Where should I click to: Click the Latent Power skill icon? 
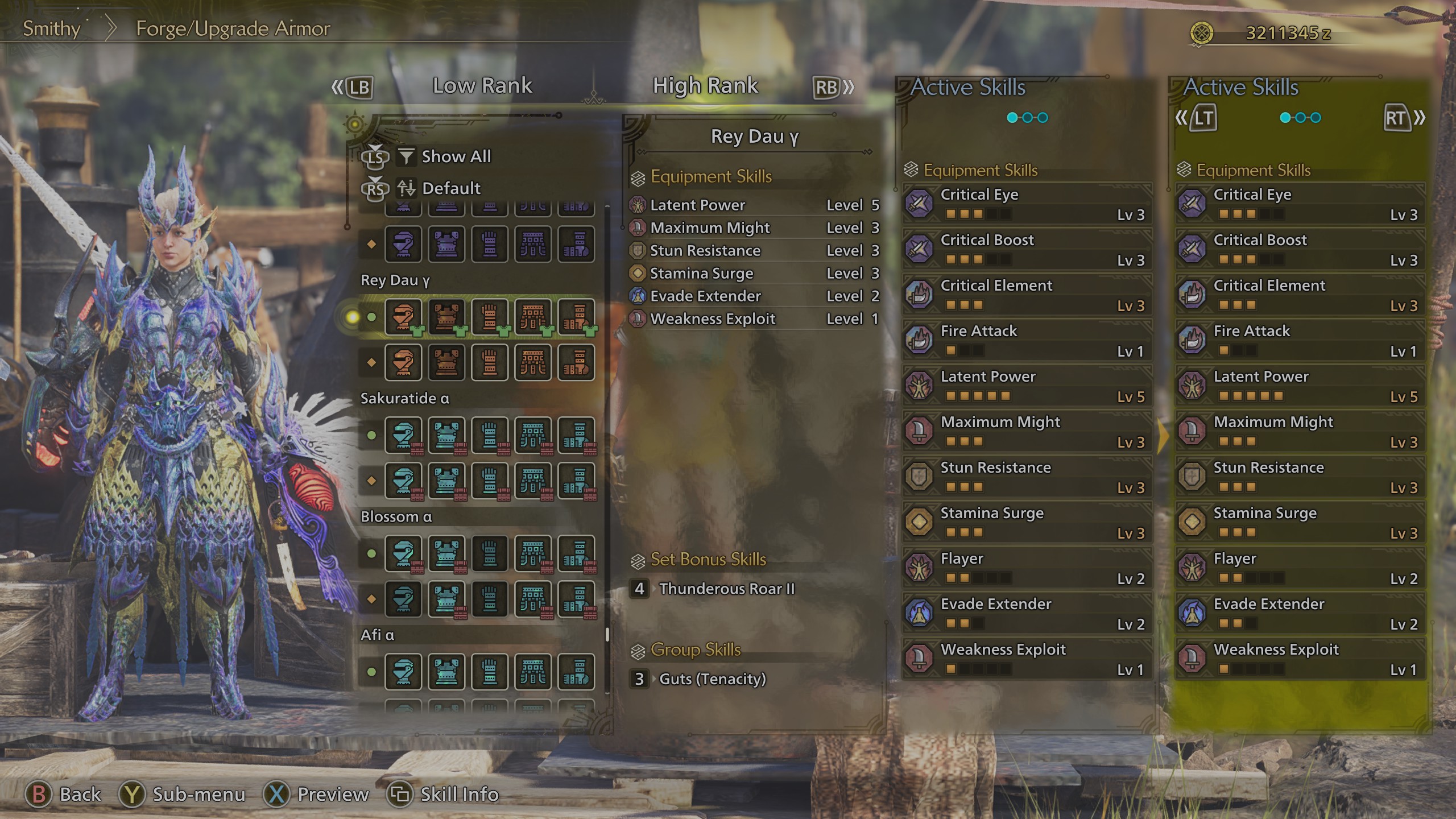[x=918, y=385]
